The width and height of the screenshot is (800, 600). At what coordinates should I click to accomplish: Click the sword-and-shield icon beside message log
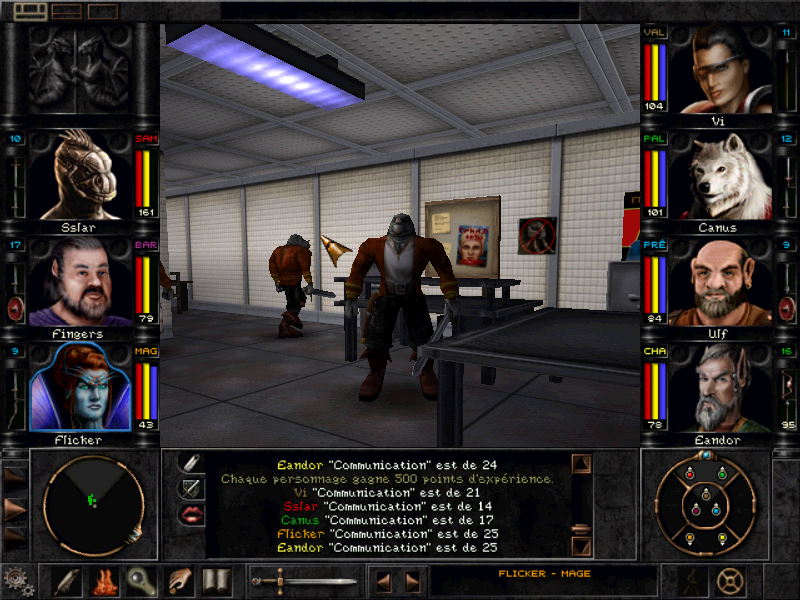pos(191,488)
